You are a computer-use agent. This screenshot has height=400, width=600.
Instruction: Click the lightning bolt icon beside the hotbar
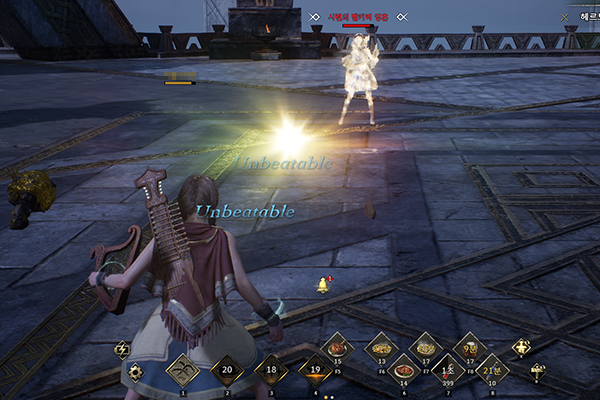122,349
